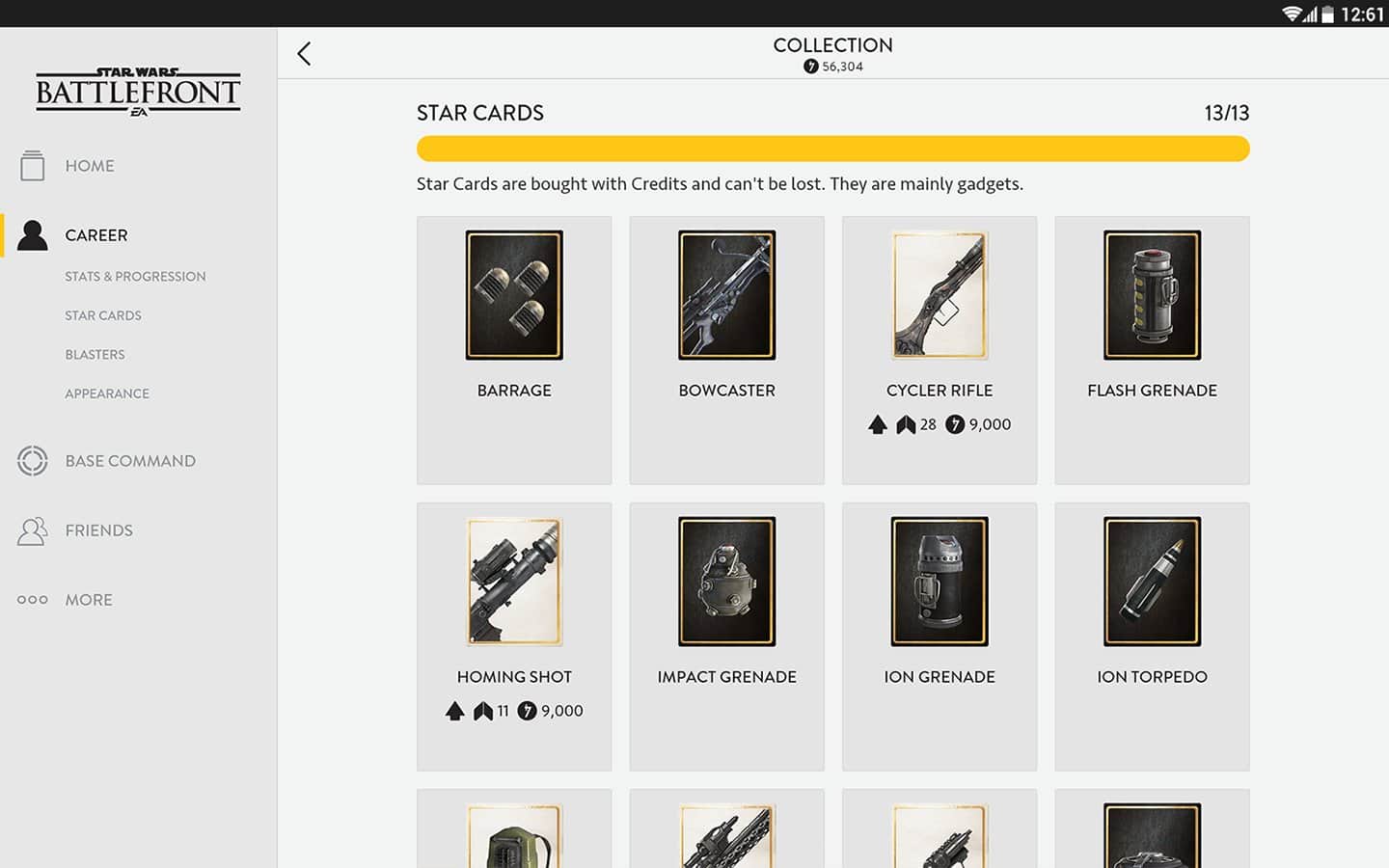Show the More menu options
Screen dimensions: 1389x868
(x=88, y=600)
